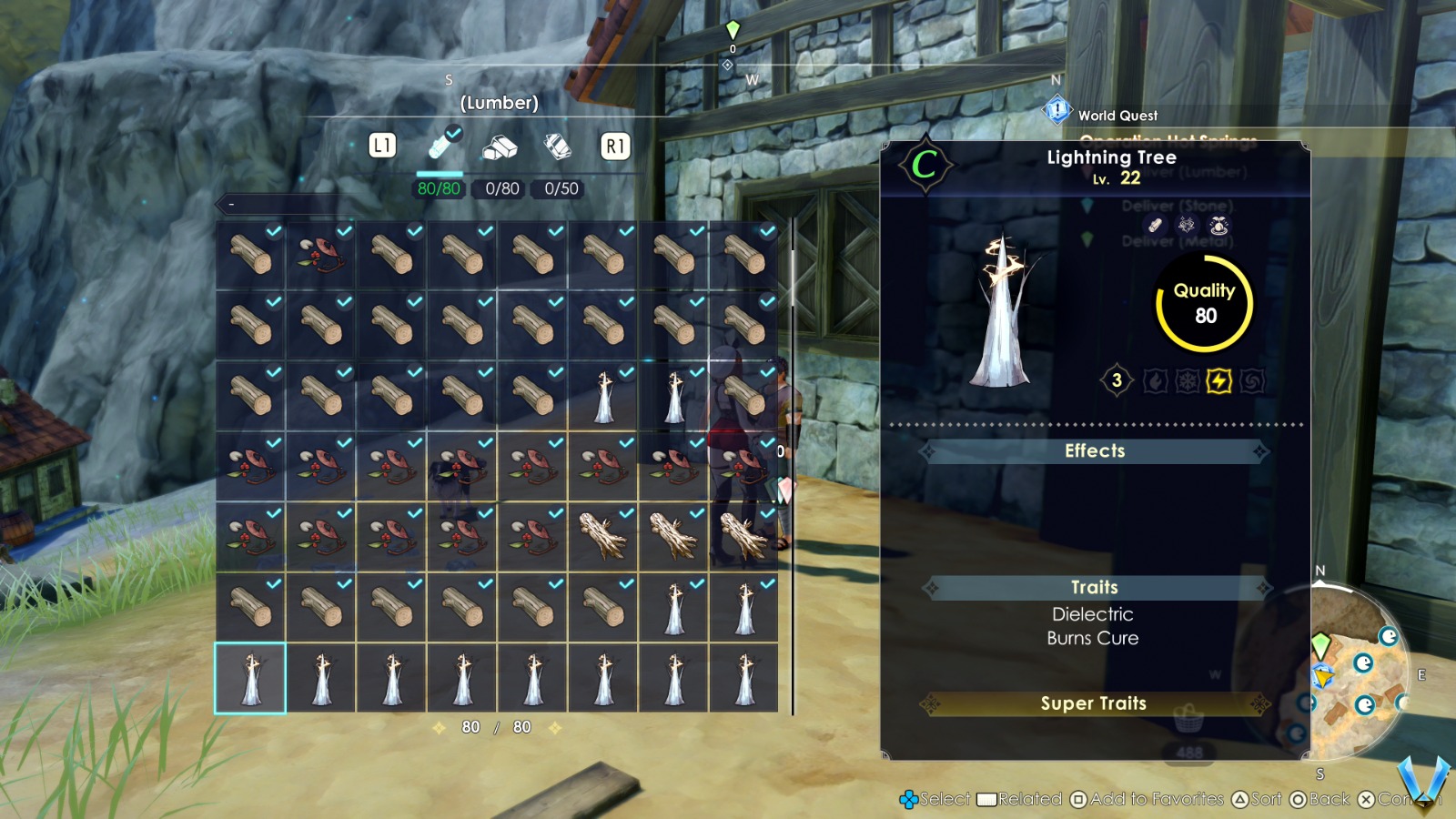Click the highlighted lightning element icon
The height and width of the screenshot is (819, 1456).
click(x=1218, y=381)
